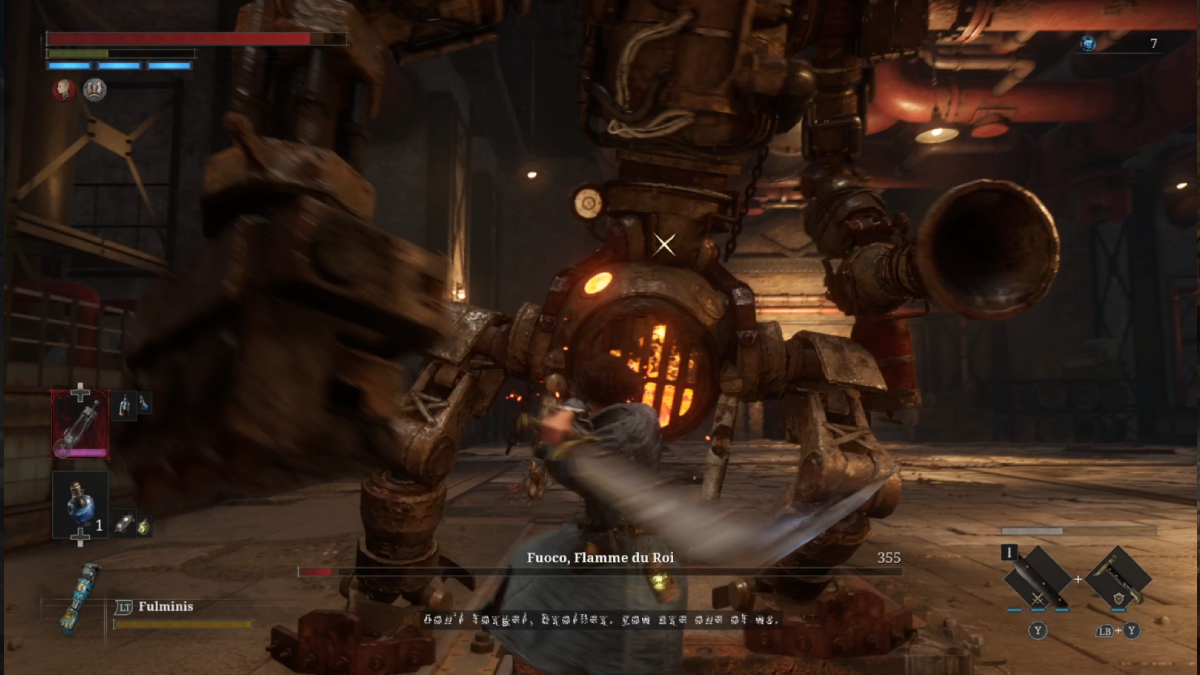Click the red head status effect icon

(x=65, y=90)
